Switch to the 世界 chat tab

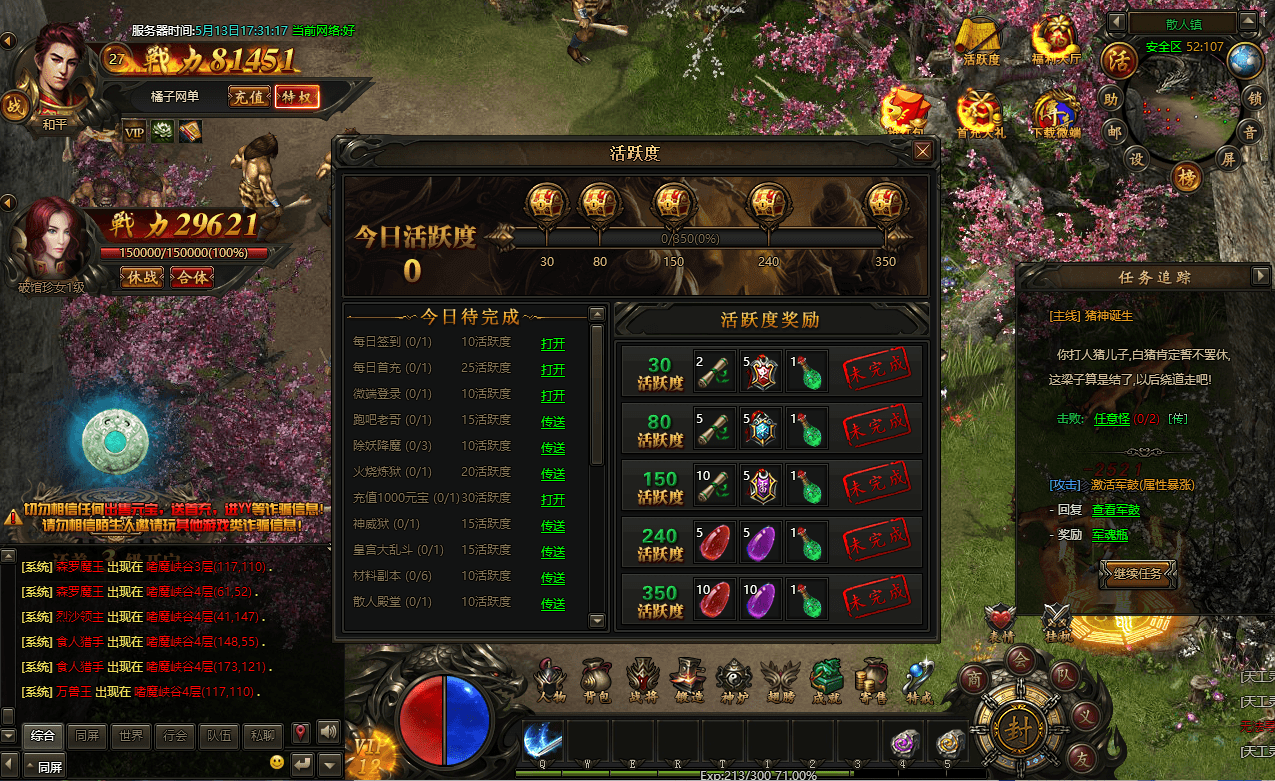coord(131,735)
